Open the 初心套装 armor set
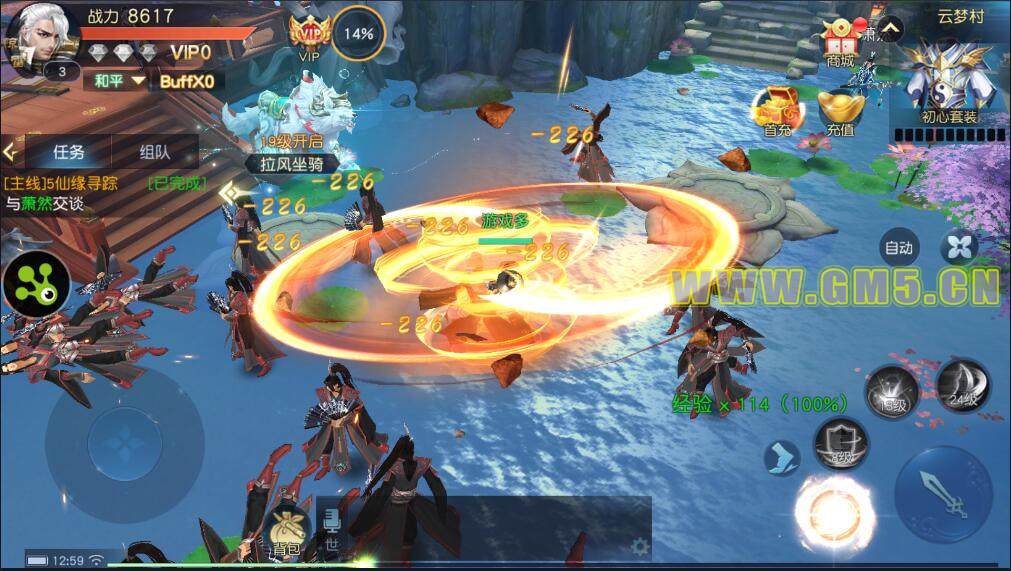This screenshot has width=1011, height=571. 949,87
